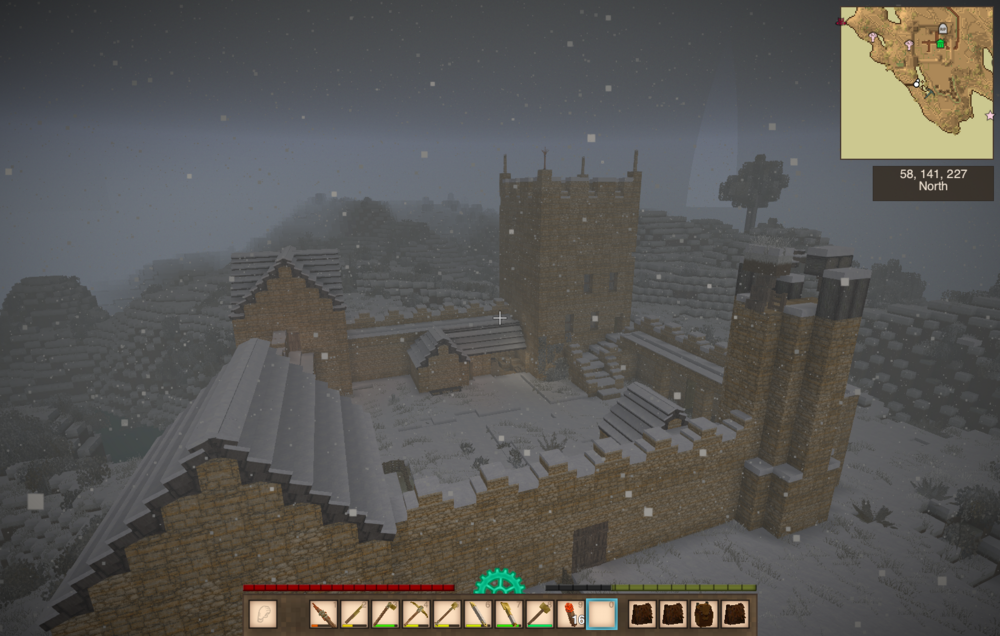1000x636 pixels.
Task: Equip the hammer from the hotbar
Action: [x=540, y=614]
